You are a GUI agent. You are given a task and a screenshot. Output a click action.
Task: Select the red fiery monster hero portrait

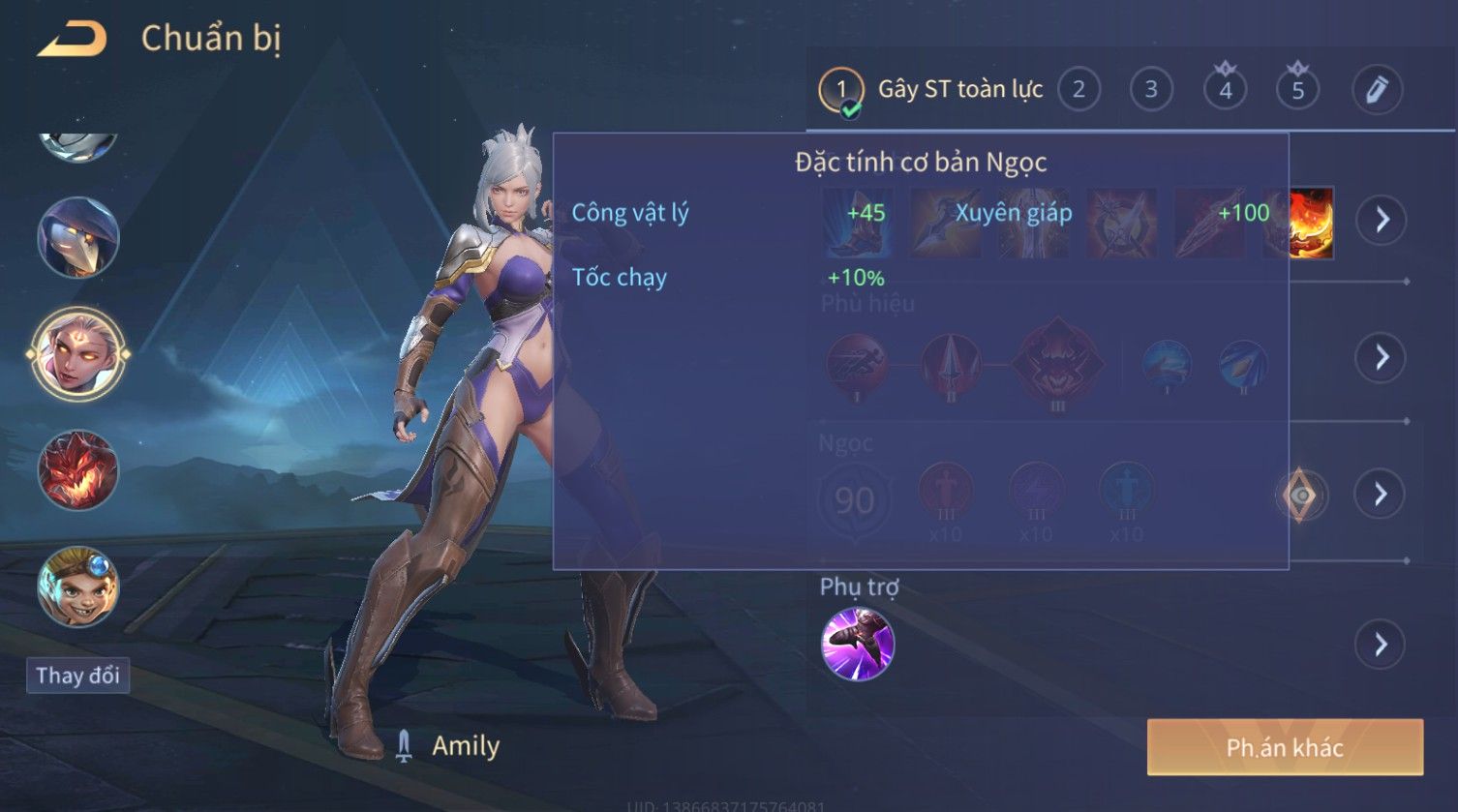pyautogui.click(x=77, y=471)
